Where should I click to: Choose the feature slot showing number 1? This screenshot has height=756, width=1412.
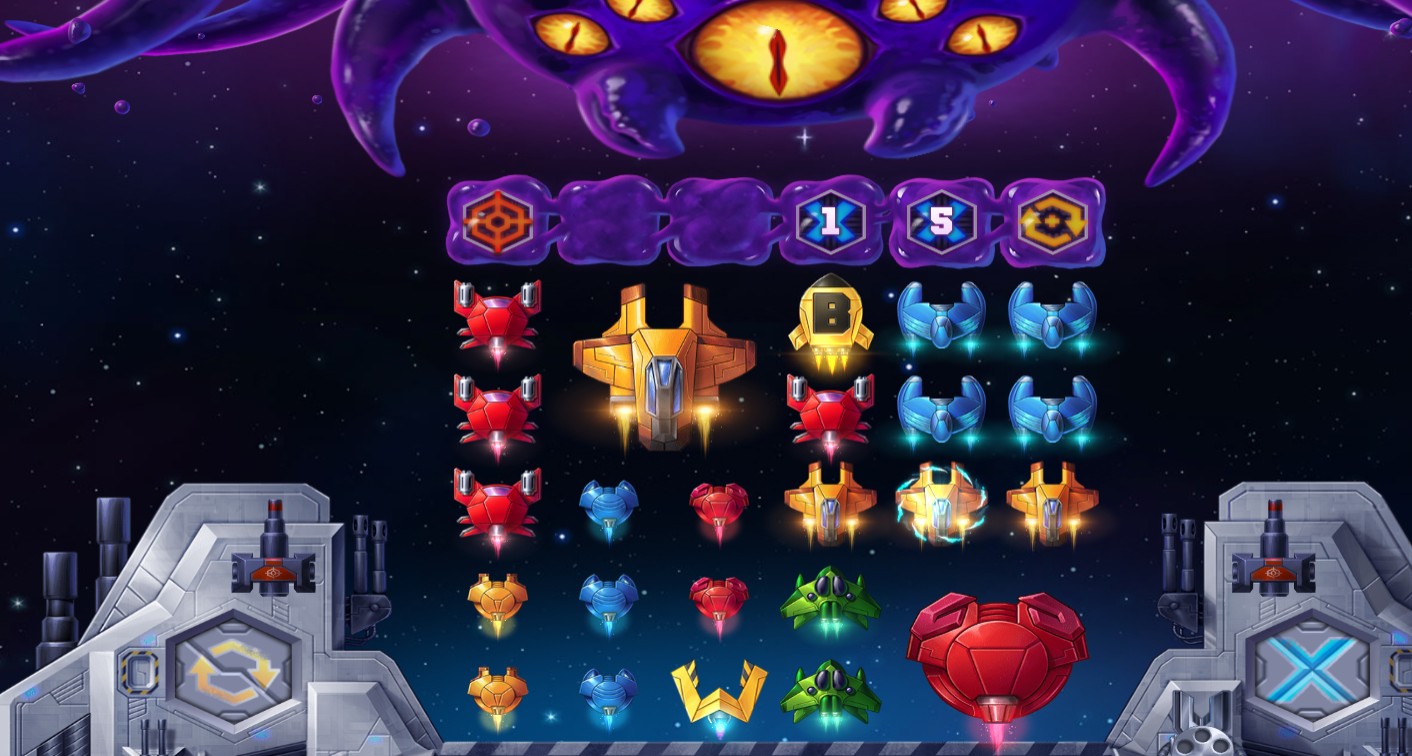coord(829,221)
